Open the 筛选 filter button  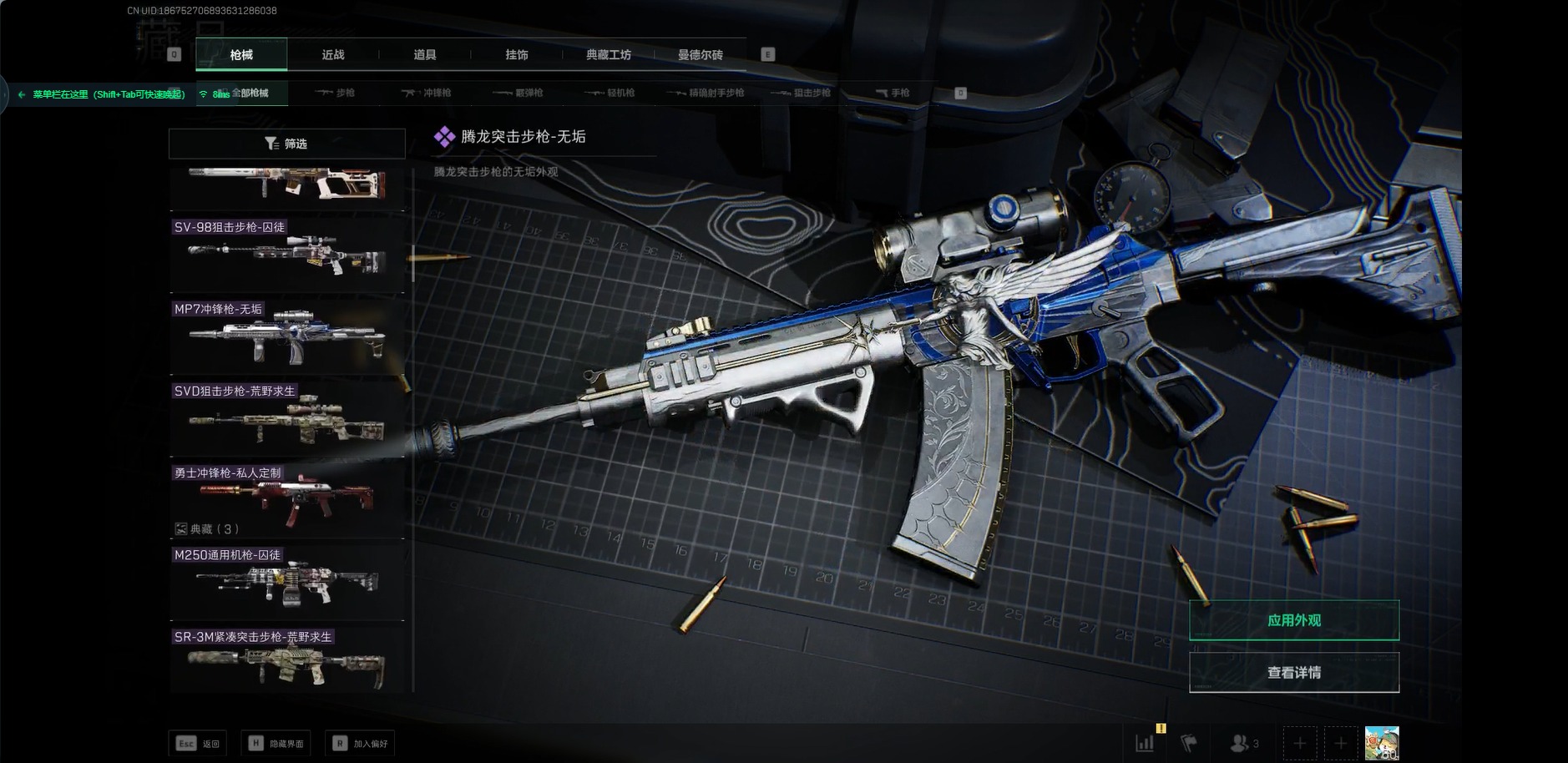pos(286,144)
